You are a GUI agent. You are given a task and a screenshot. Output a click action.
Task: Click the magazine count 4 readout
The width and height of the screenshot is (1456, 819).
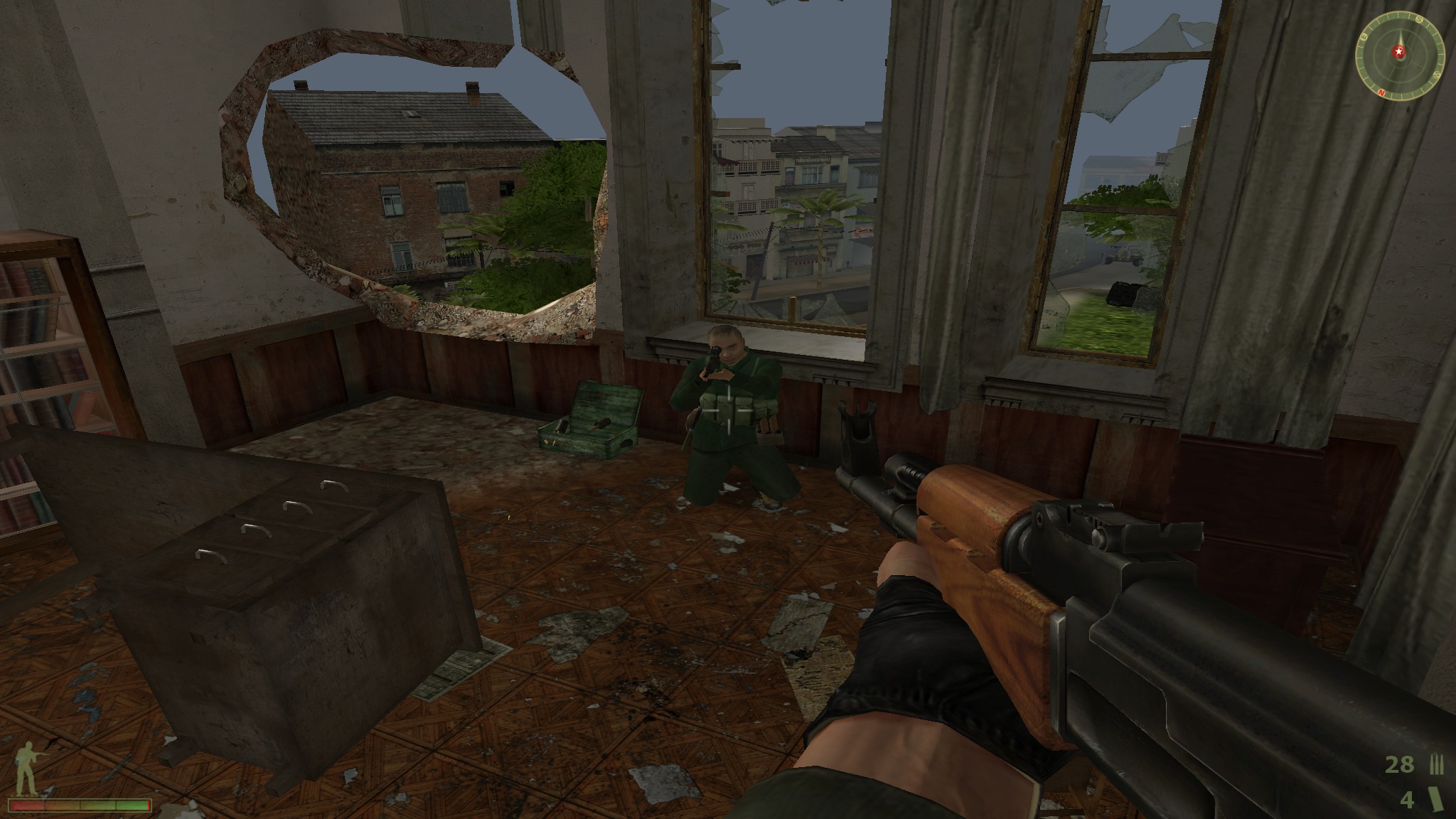pos(1407,799)
